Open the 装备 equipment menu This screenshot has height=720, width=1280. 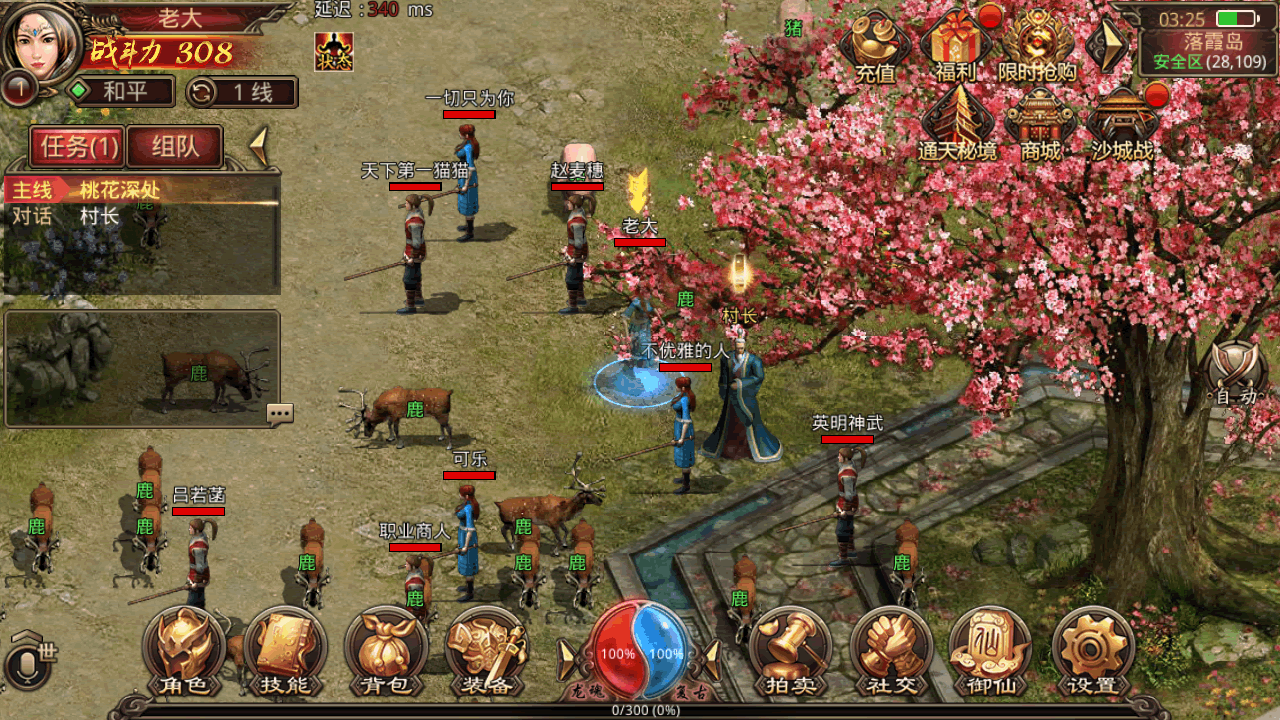[487, 652]
